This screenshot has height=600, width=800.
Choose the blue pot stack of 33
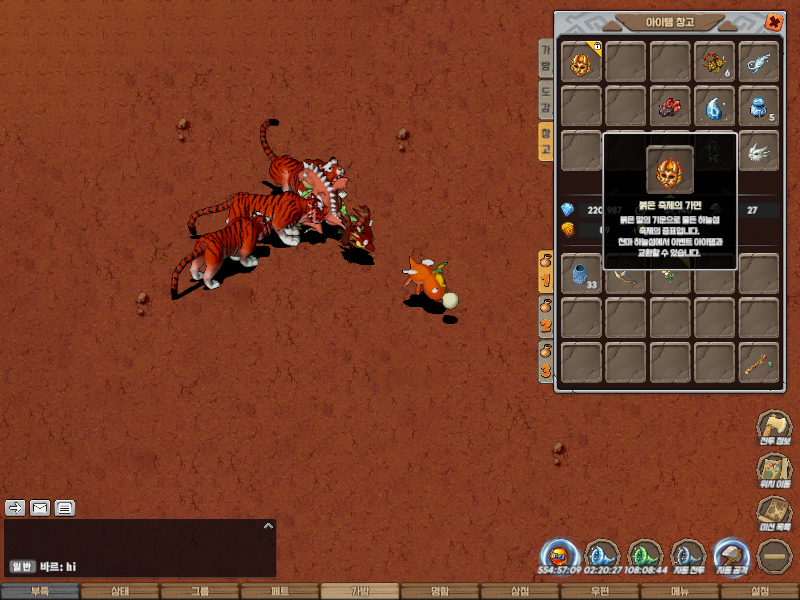pyautogui.click(x=581, y=272)
